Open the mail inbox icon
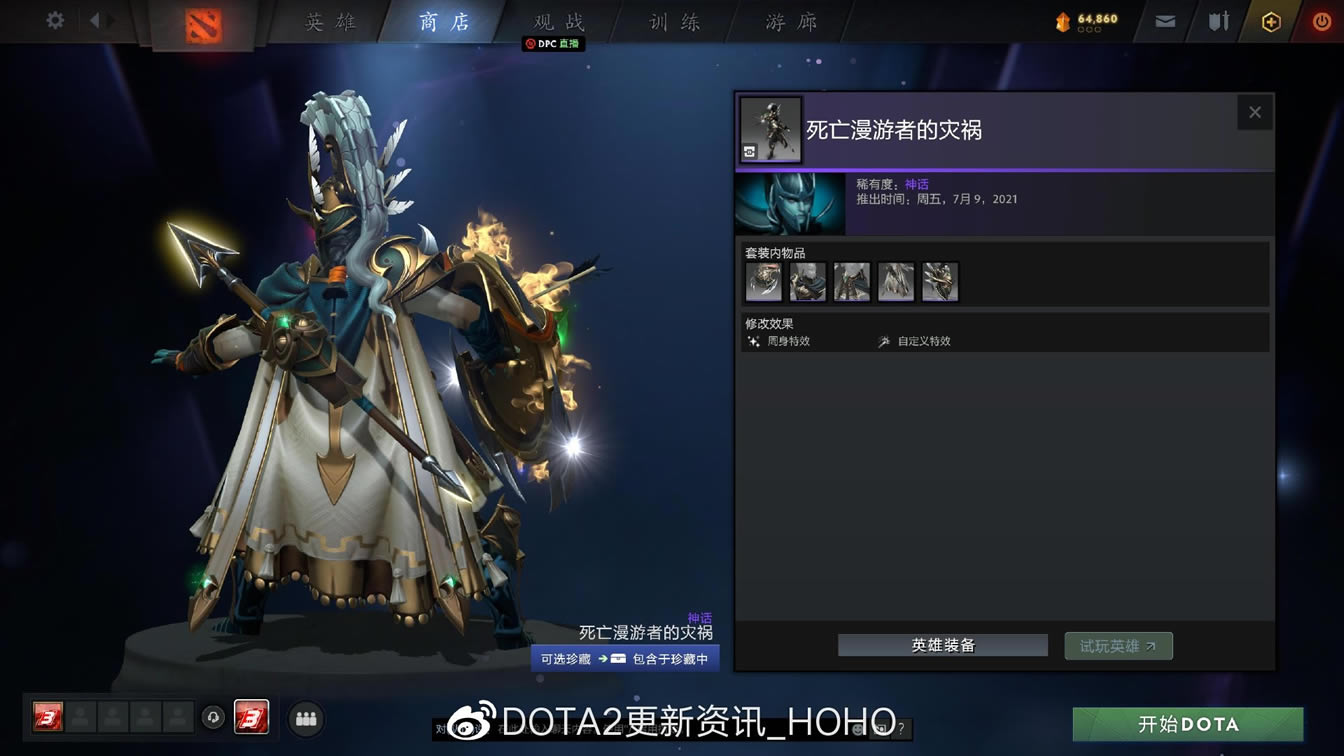Image resolution: width=1344 pixels, height=756 pixels. [x=1163, y=20]
